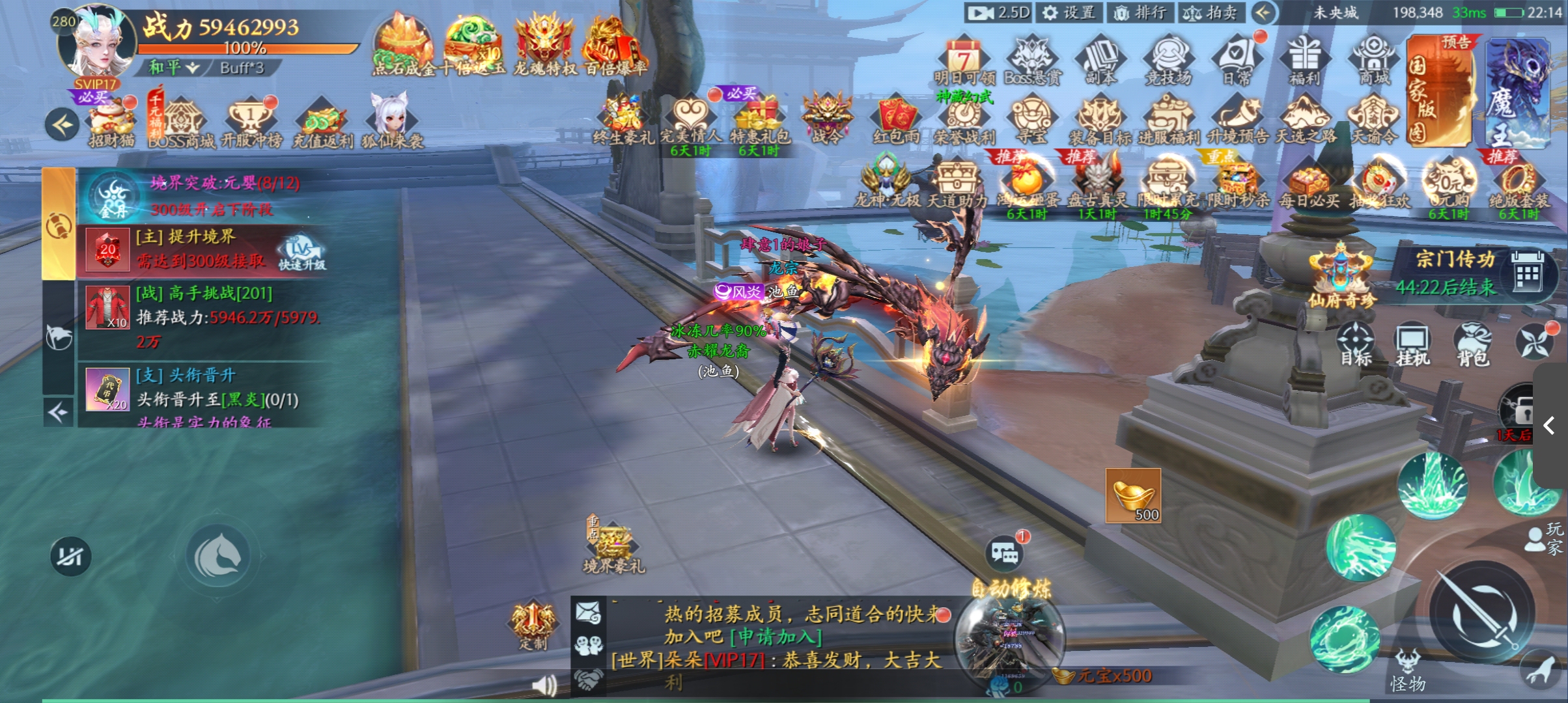Open the 背包 bag inventory
The width and height of the screenshot is (1568, 703).
pos(1473,345)
